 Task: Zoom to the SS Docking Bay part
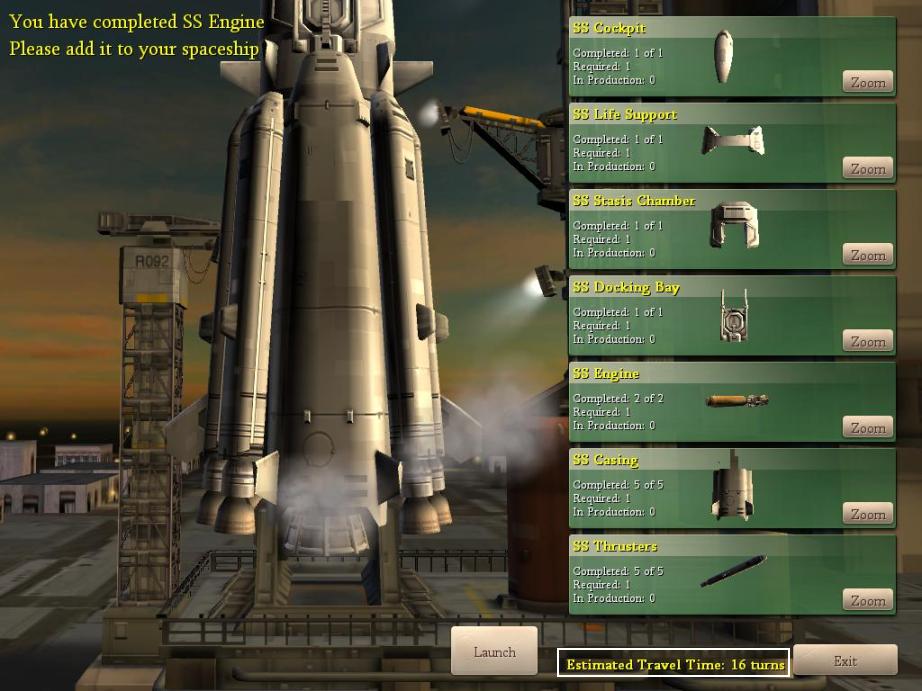tap(867, 342)
